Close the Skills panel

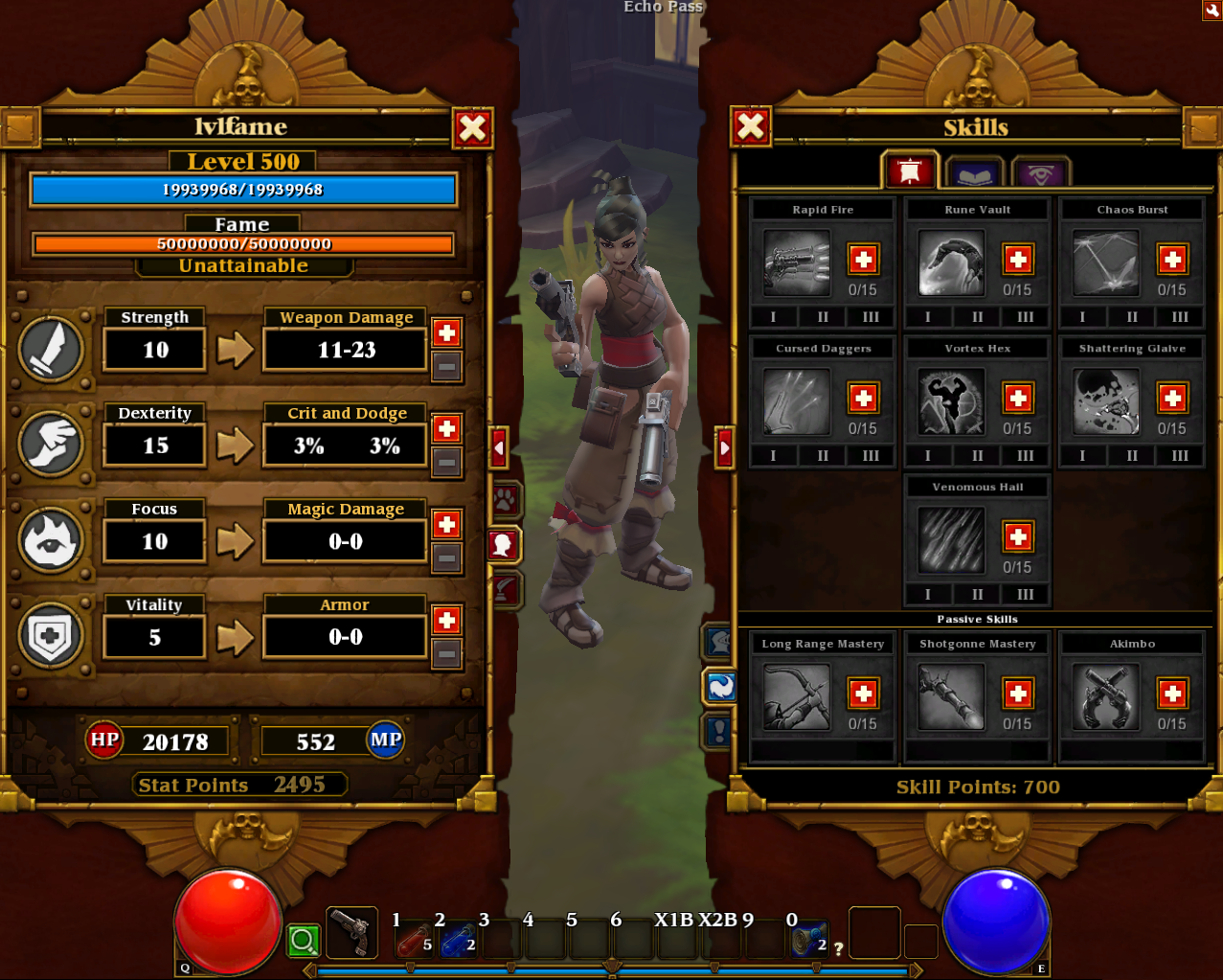pyautogui.click(x=751, y=126)
